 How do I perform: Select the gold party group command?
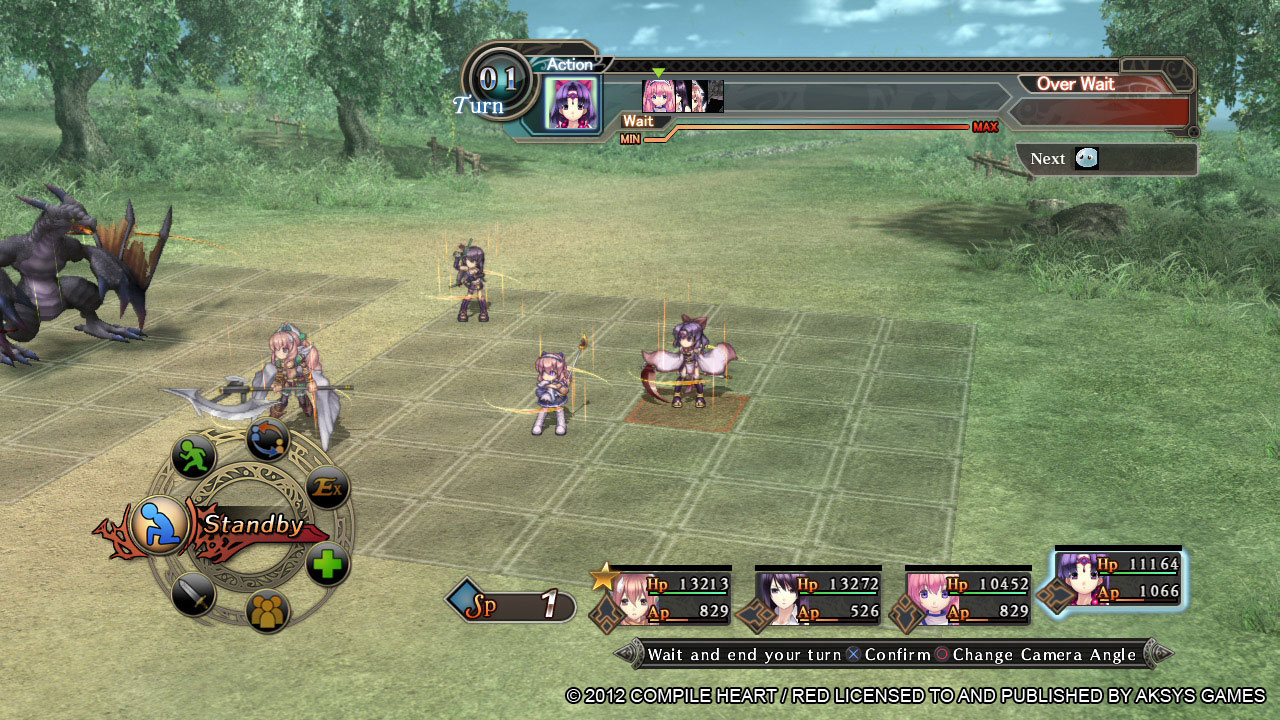pyautogui.click(x=267, y=611)
